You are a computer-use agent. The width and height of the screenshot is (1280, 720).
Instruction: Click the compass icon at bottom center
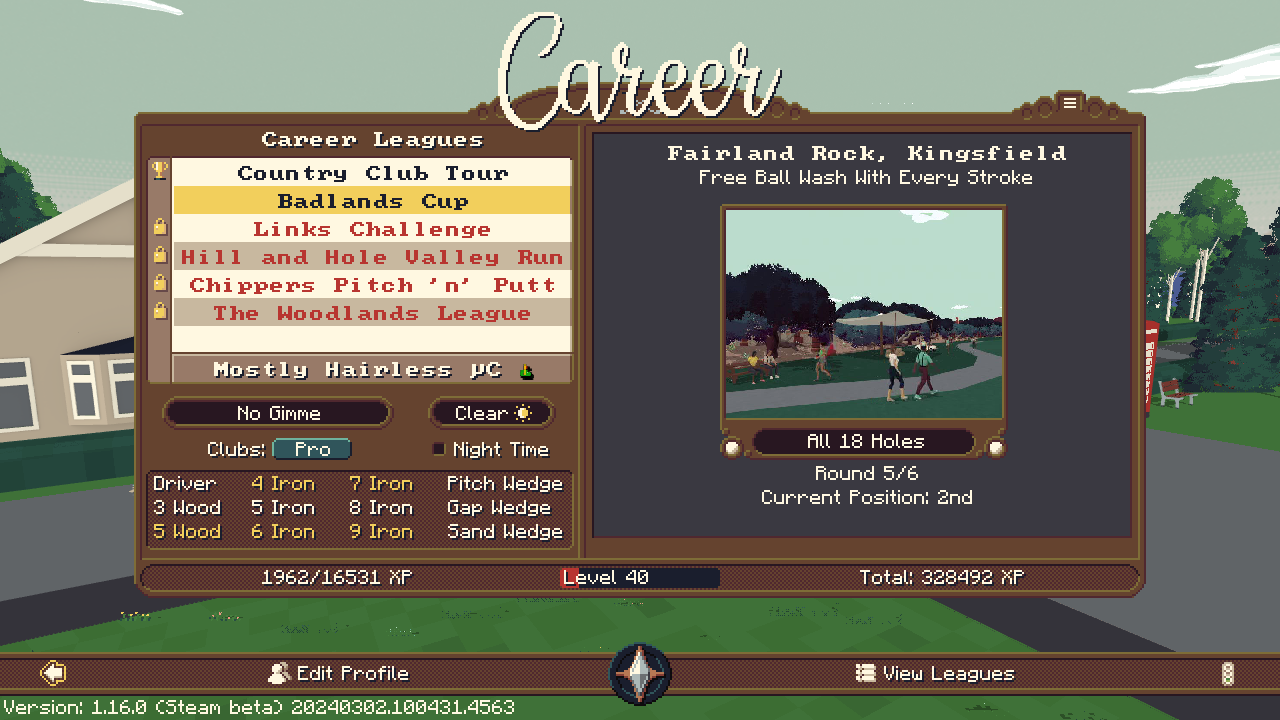point(640,672)
